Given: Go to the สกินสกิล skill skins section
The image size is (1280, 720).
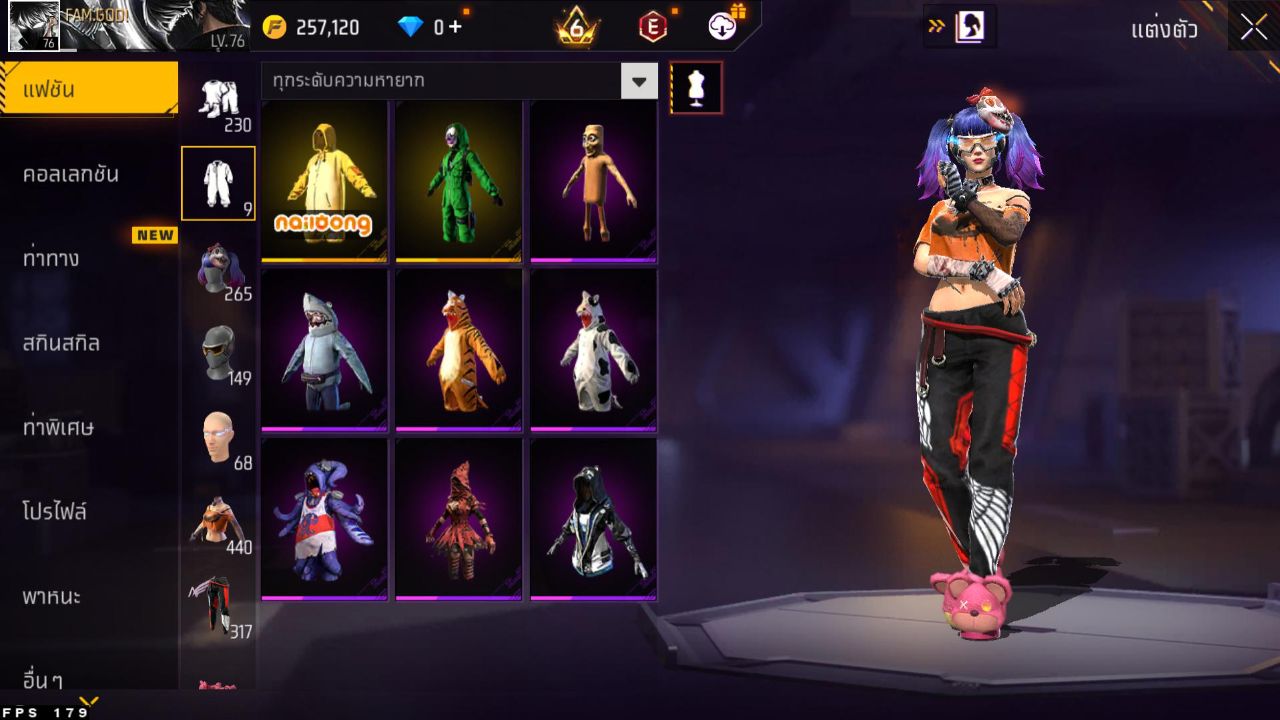Looking at the screenshot, I should click(x=88, y=343).
